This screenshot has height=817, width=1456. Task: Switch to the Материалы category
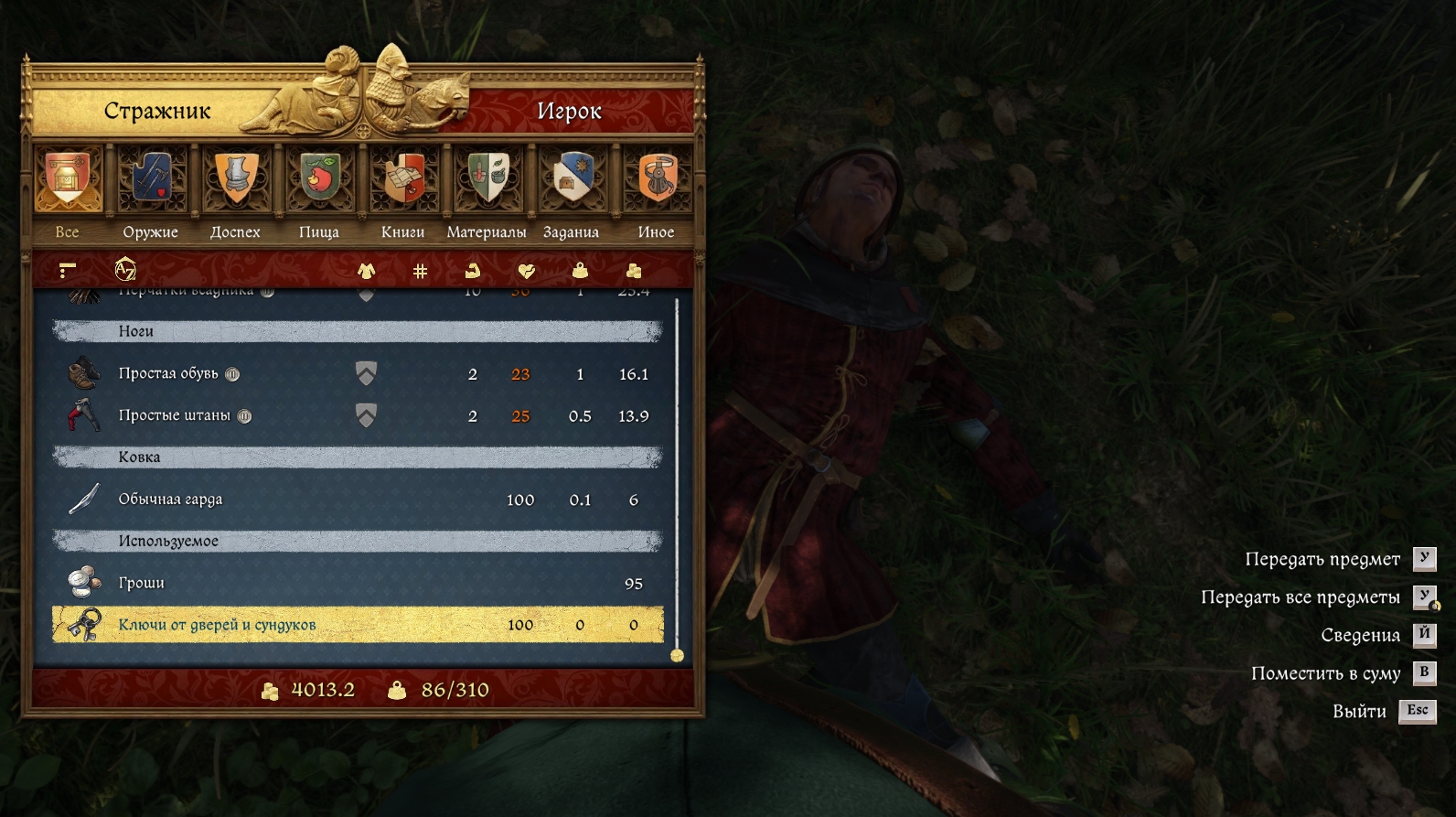tap(487, 193)
